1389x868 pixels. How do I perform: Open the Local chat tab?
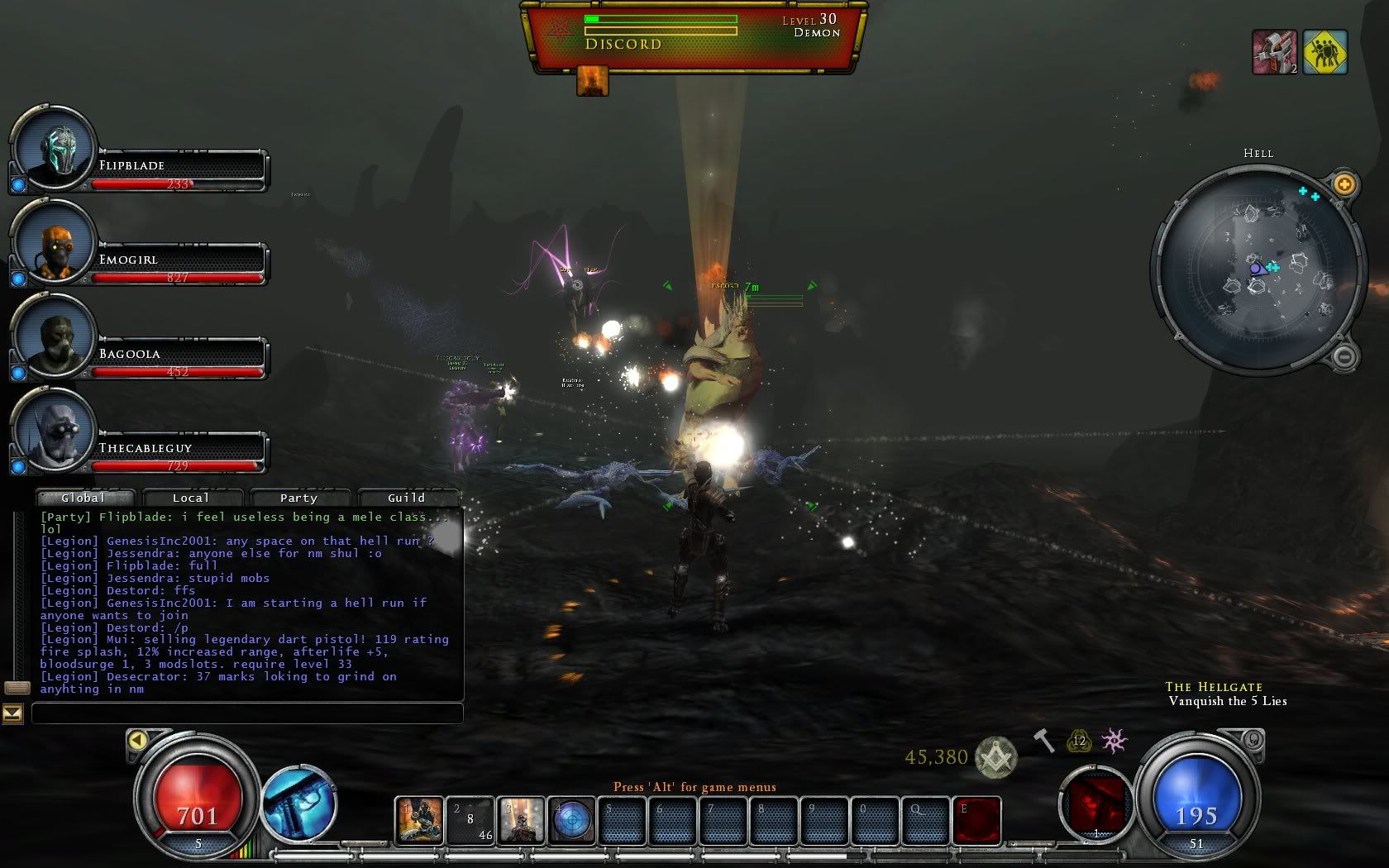[x=191, y=498]
